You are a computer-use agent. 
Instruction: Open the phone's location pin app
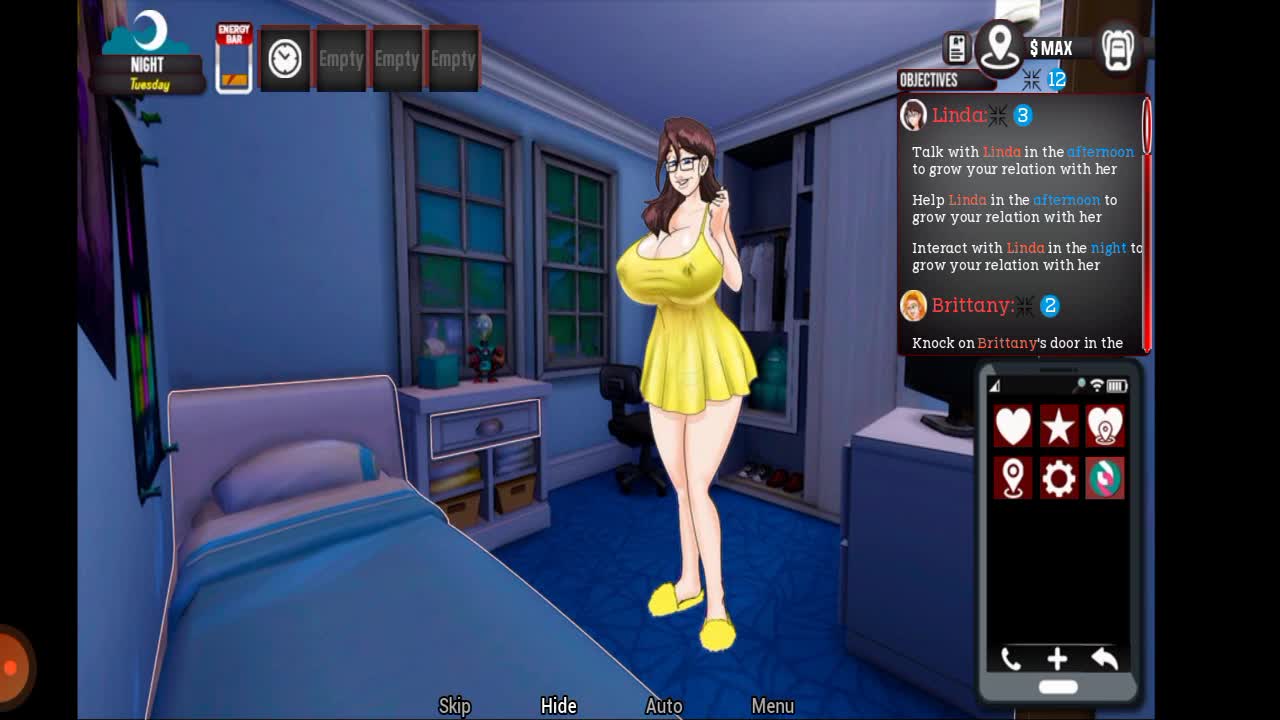pyautogui.click(x=1012, y=478)
